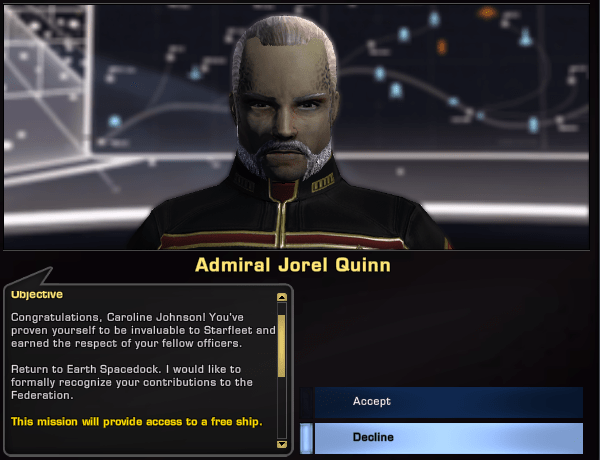Click the objective text scrollbar thumb
The width and height of the screenshot is (600, 460).
(282, 345)
